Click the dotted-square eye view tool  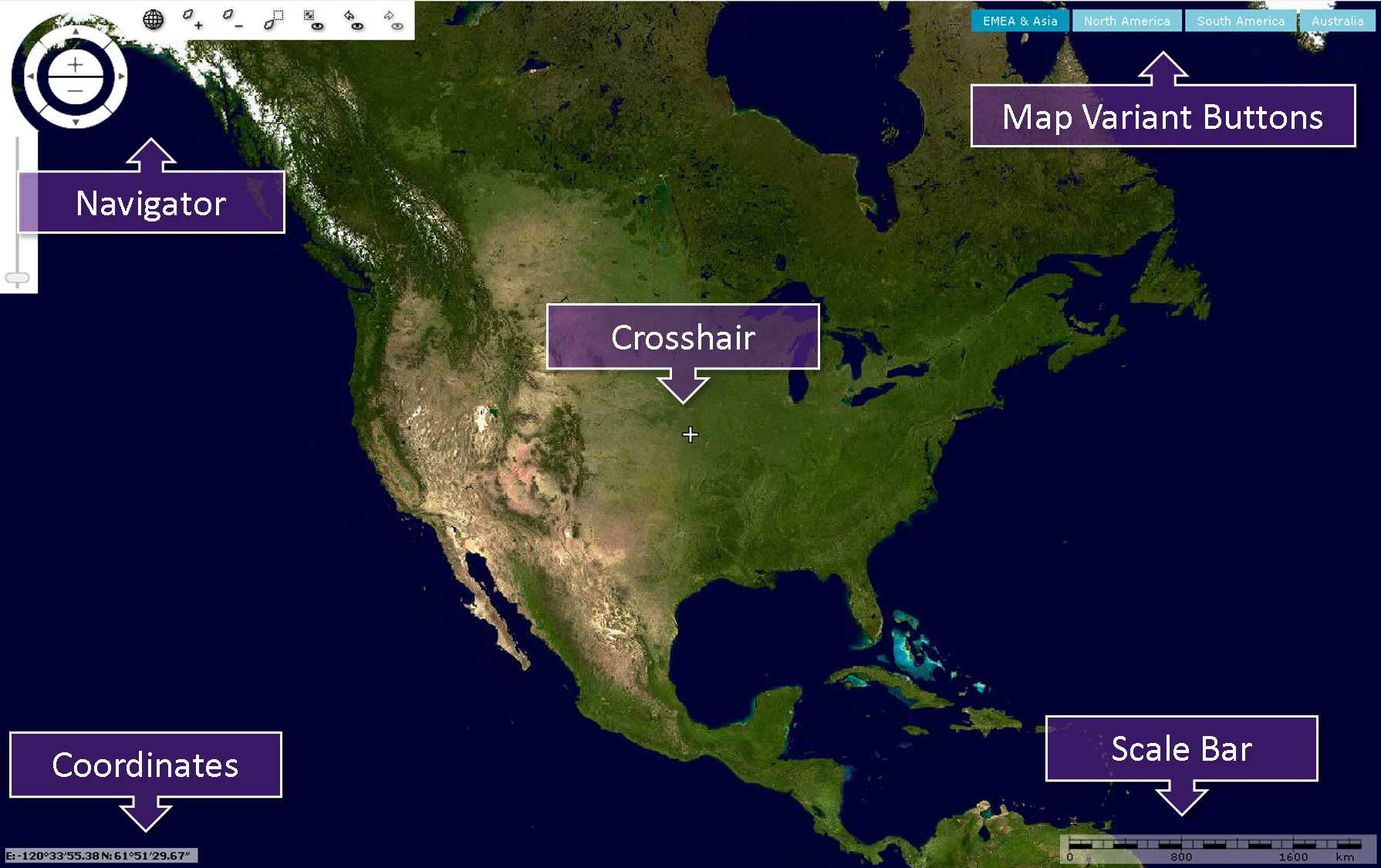(x=312, y=19)
